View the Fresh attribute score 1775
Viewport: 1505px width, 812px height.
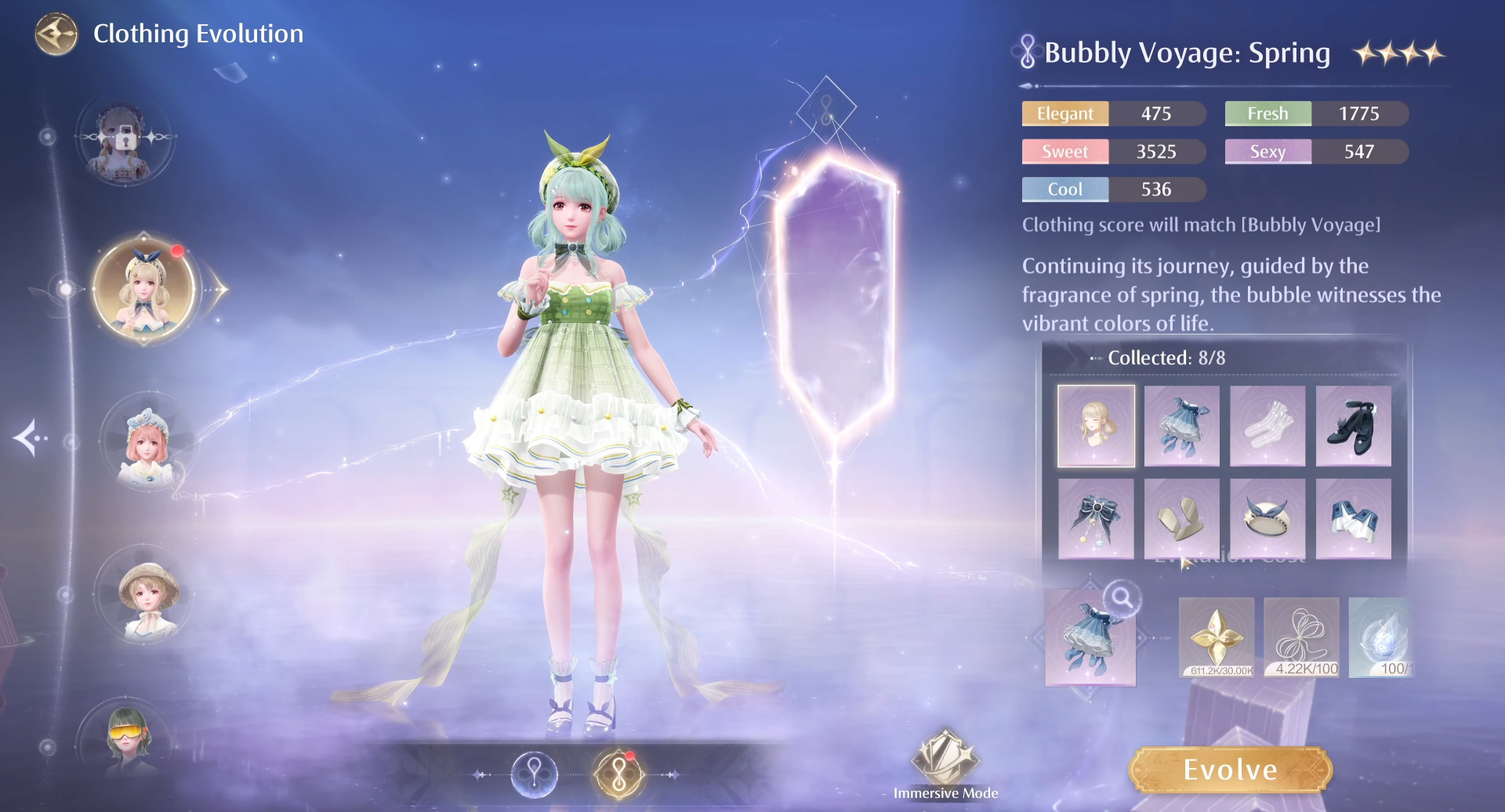tap(1316, 114)
